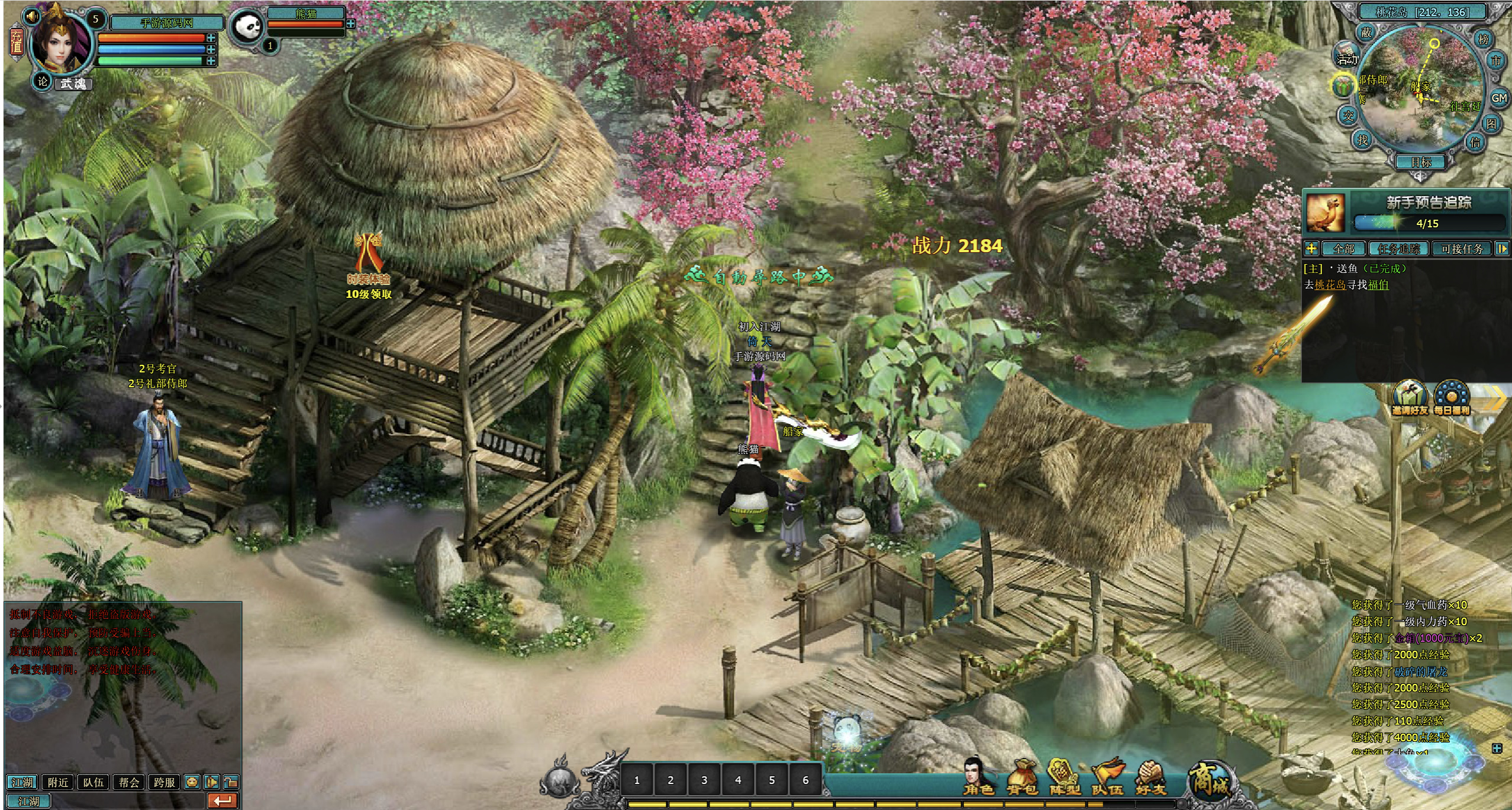Open the 角色 character panel

[978, 777]
